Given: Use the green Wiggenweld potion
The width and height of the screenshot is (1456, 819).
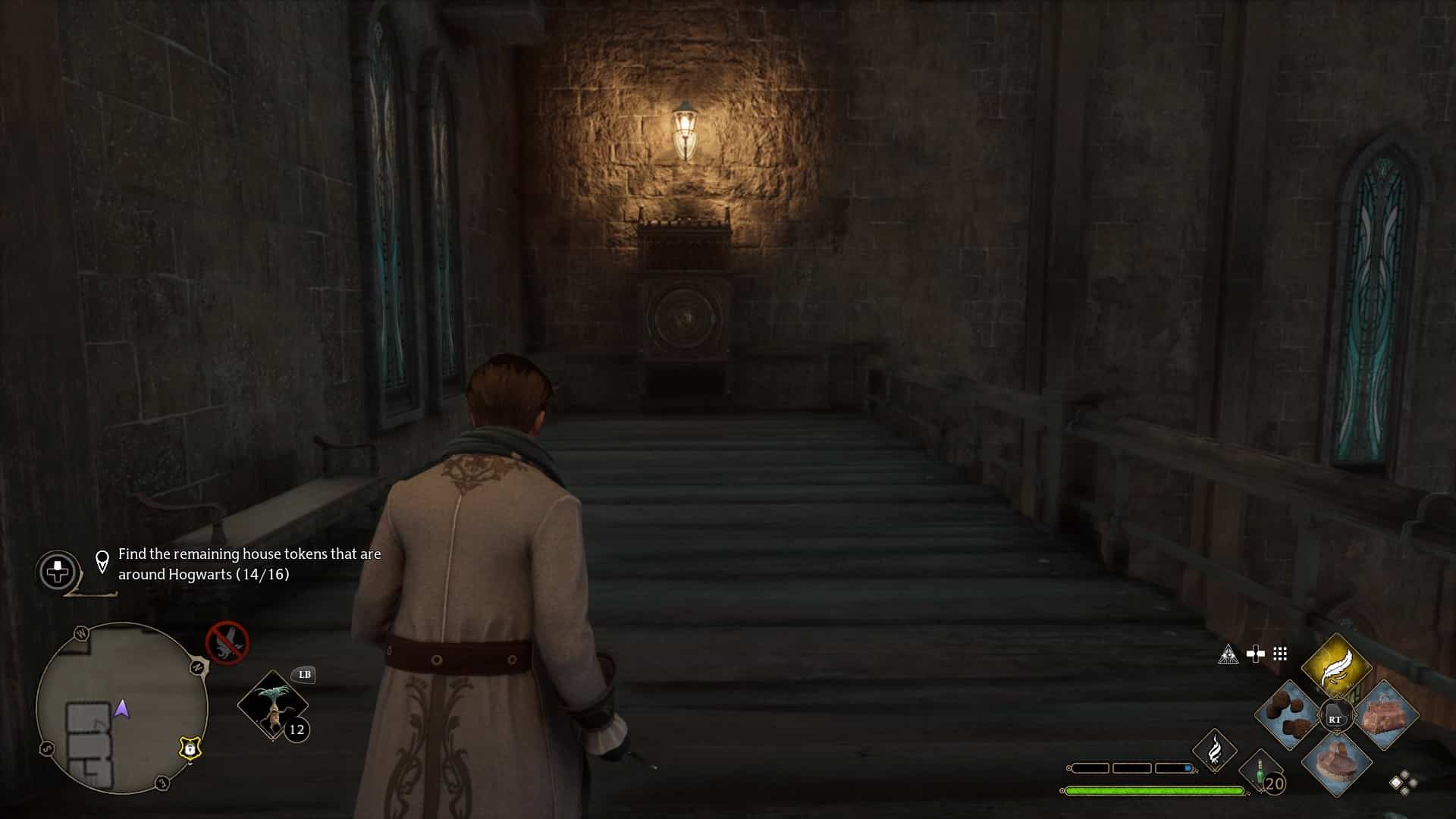Looking at the screenshot, I should coord(1260,773).
